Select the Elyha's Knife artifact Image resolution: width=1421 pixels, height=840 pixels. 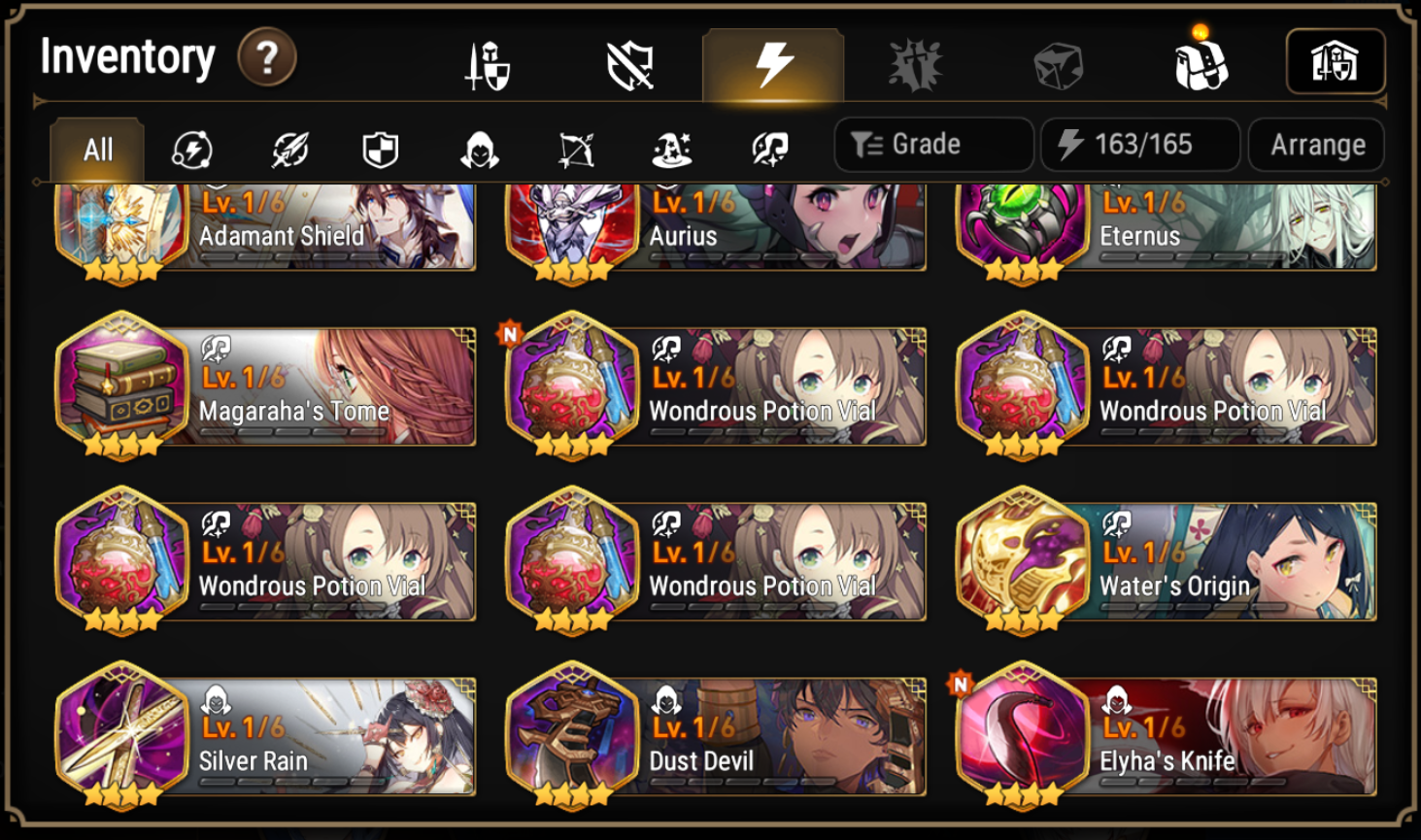(x=1166, y=736)
